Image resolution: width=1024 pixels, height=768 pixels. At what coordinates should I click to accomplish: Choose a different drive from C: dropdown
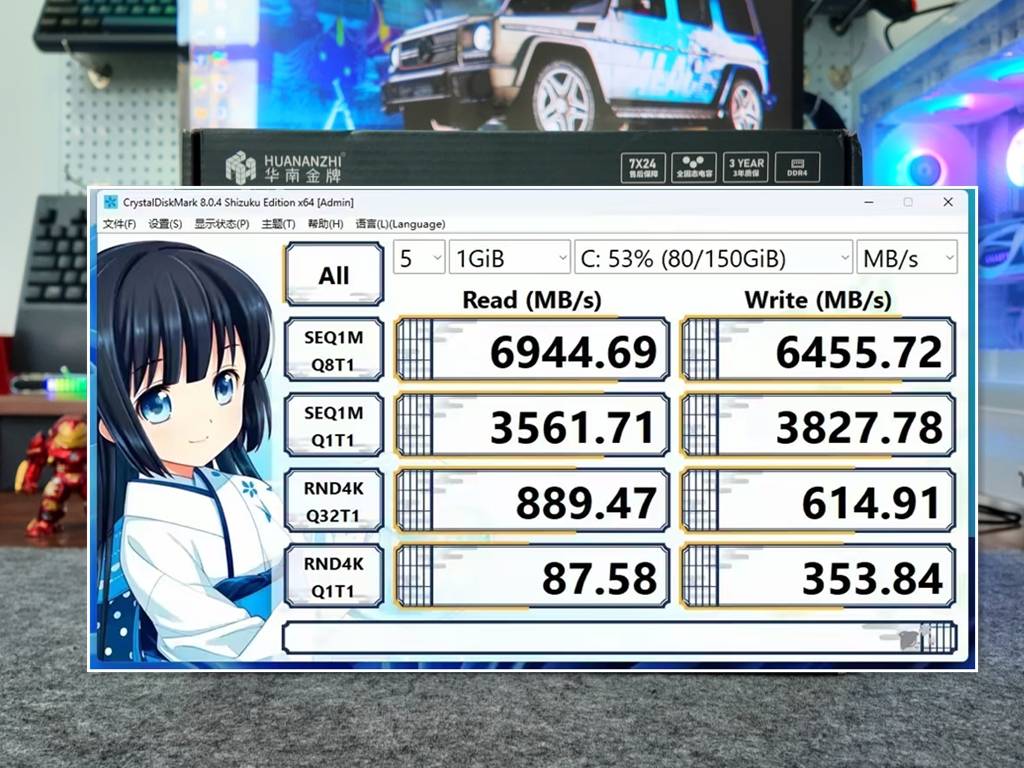click(x=714, y=259)
